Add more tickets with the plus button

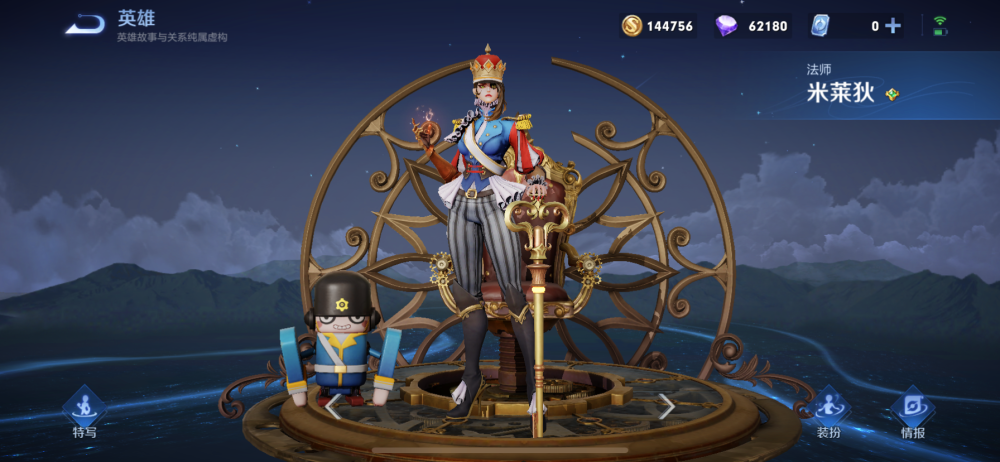[893, 26]
